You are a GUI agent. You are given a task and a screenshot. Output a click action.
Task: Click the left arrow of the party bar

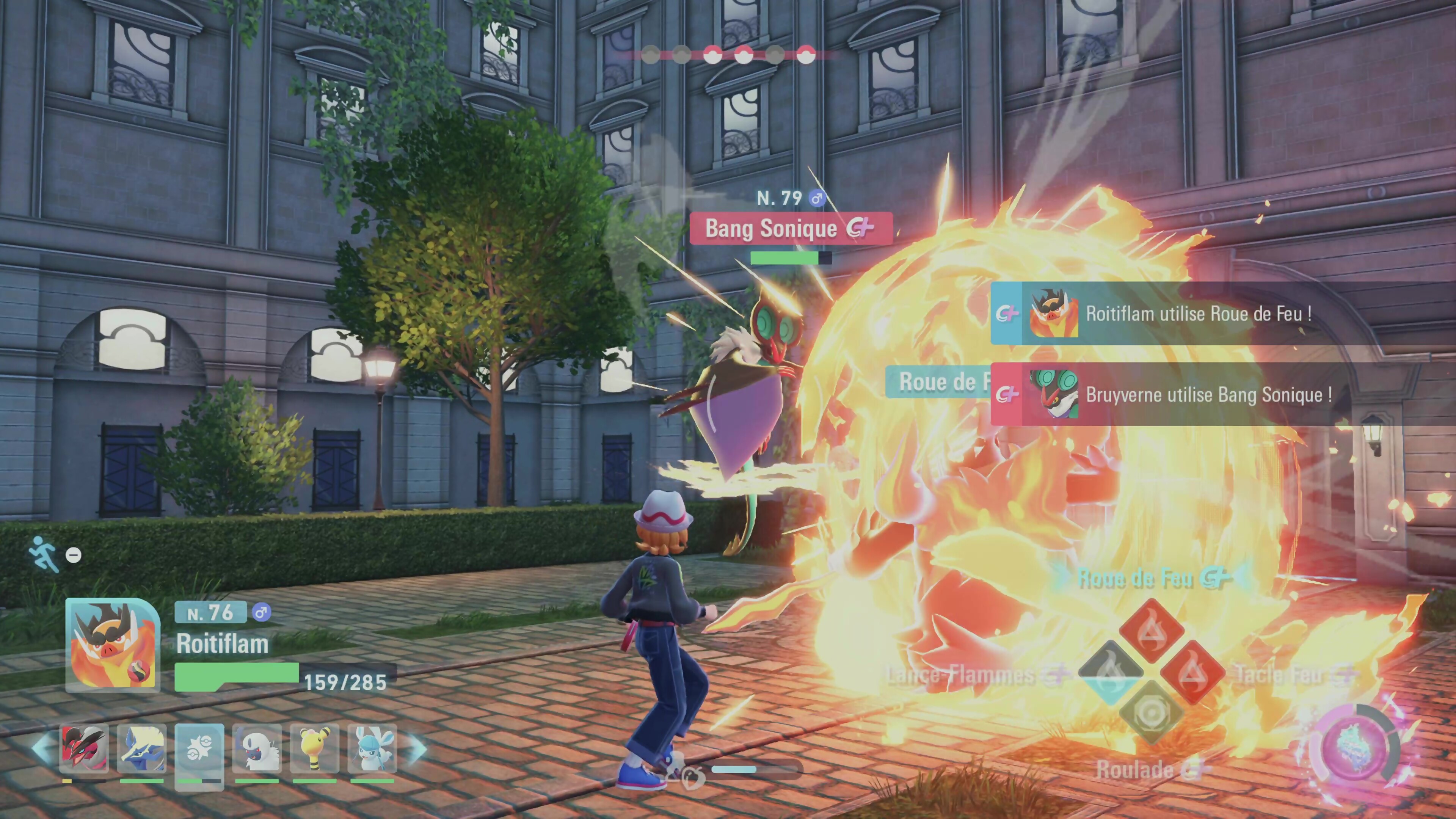43,748
